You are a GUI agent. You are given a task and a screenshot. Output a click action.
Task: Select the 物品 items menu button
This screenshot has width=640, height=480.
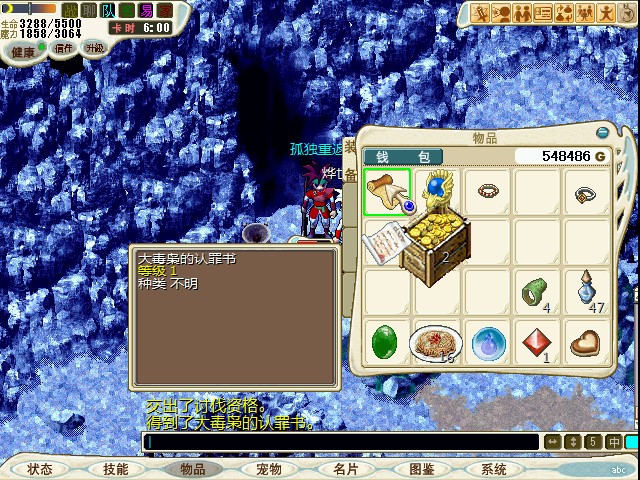click(192, 469)
